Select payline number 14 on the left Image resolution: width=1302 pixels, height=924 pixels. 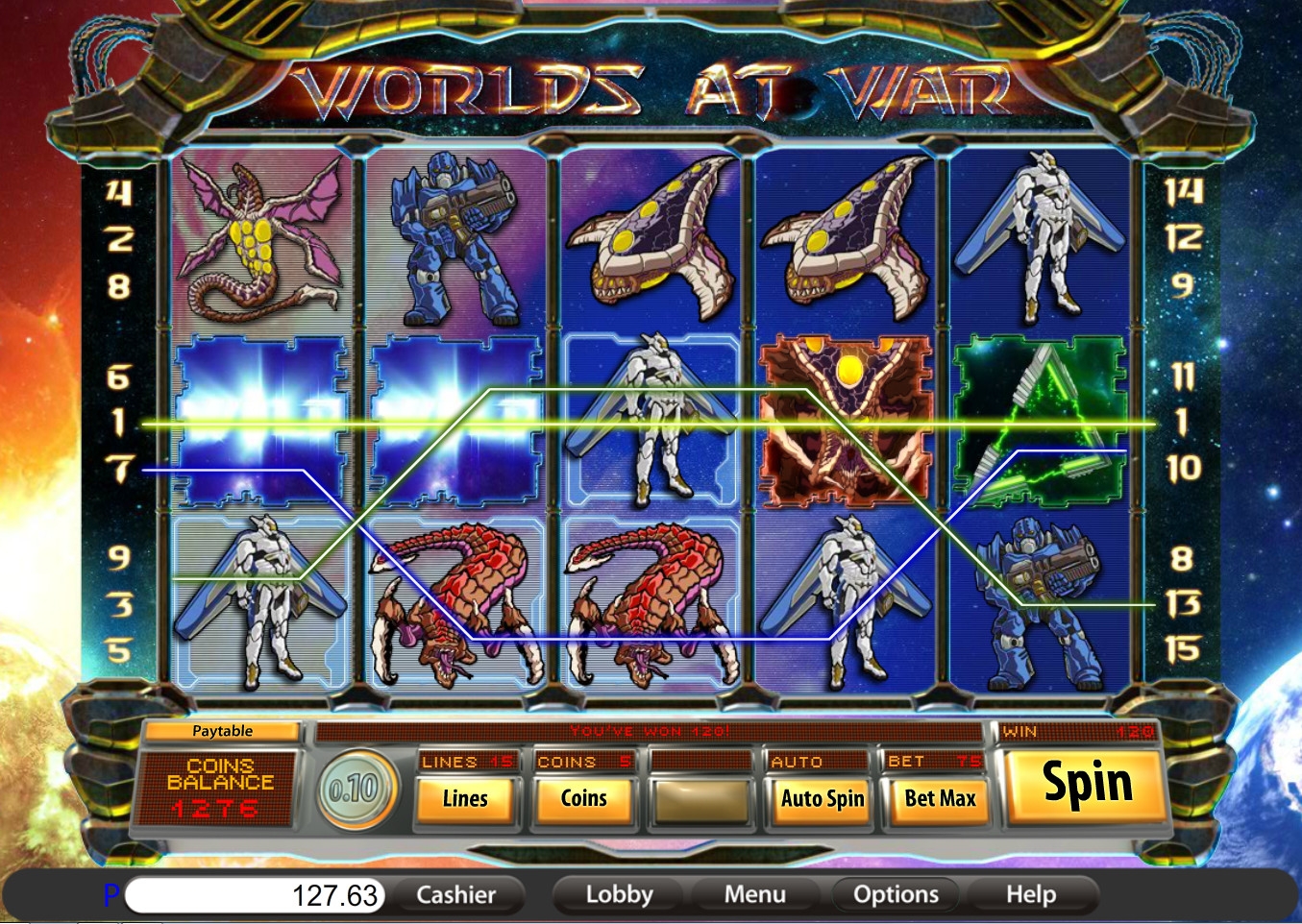[118, 193]
